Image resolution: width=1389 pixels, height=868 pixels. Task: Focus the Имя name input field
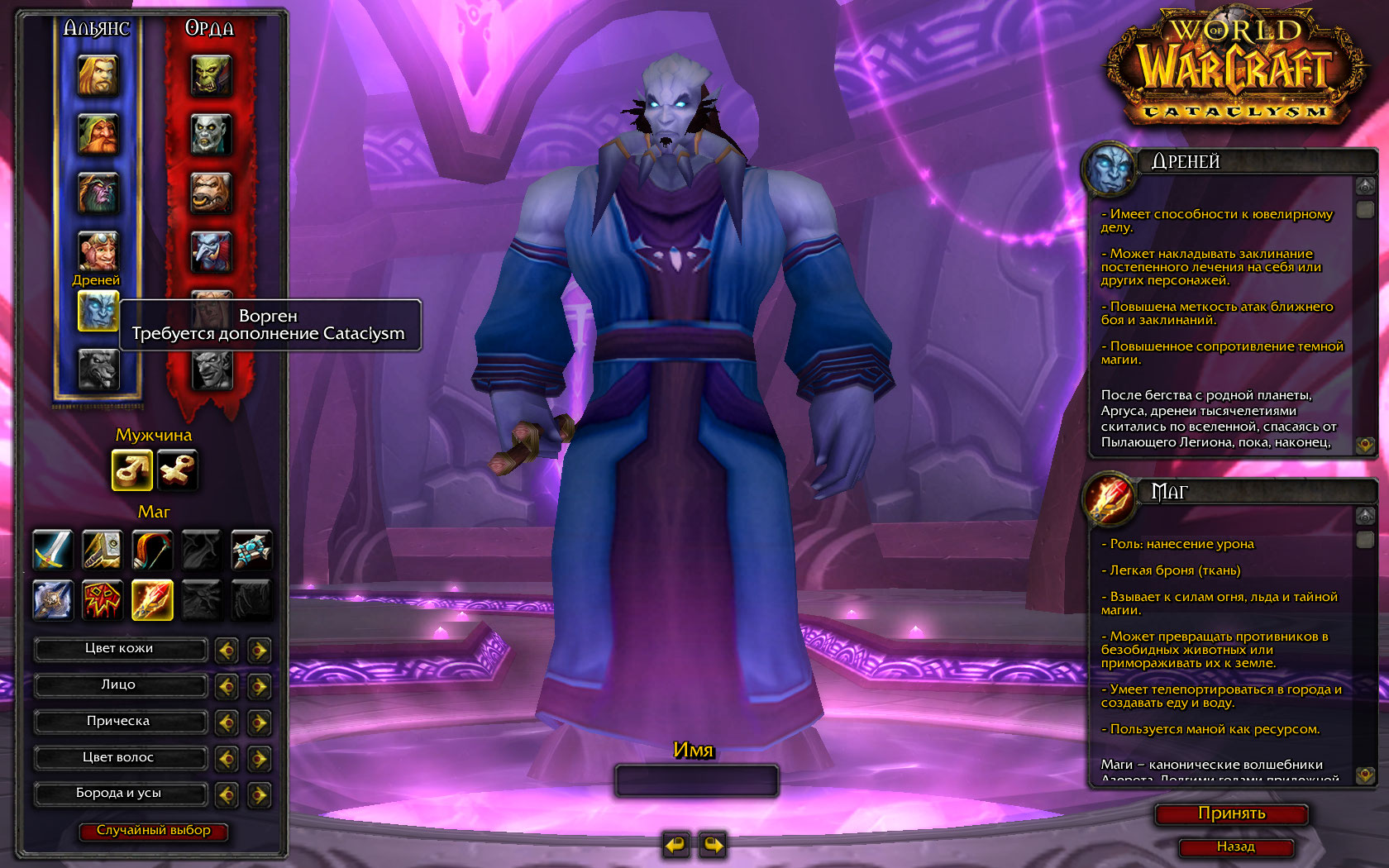pyautogui.click(x=696, y=780)
